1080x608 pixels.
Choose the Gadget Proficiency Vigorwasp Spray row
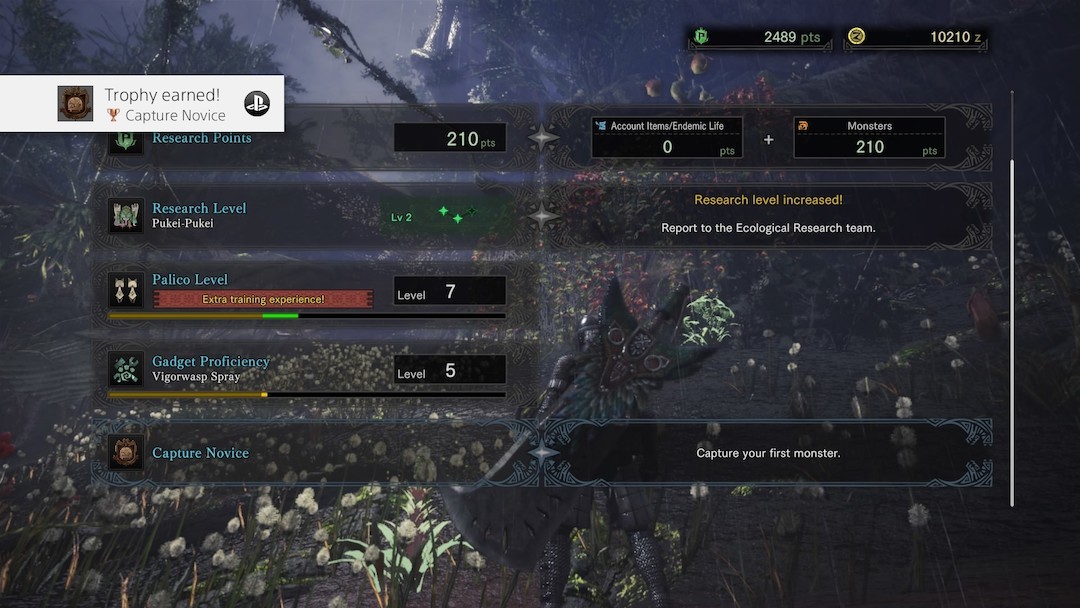[310, 369]
